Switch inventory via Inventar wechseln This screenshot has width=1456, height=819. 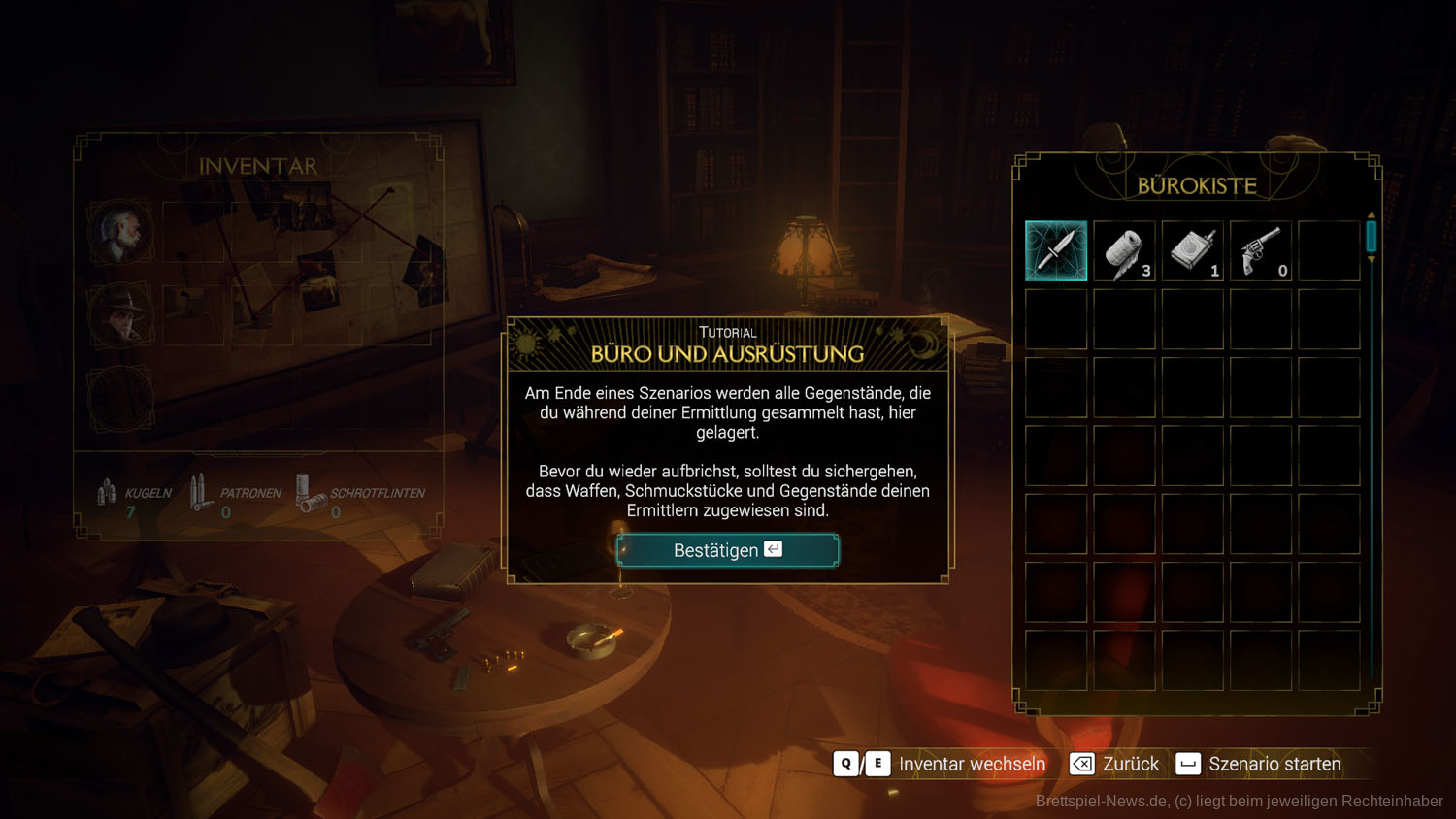pos(972,764)
